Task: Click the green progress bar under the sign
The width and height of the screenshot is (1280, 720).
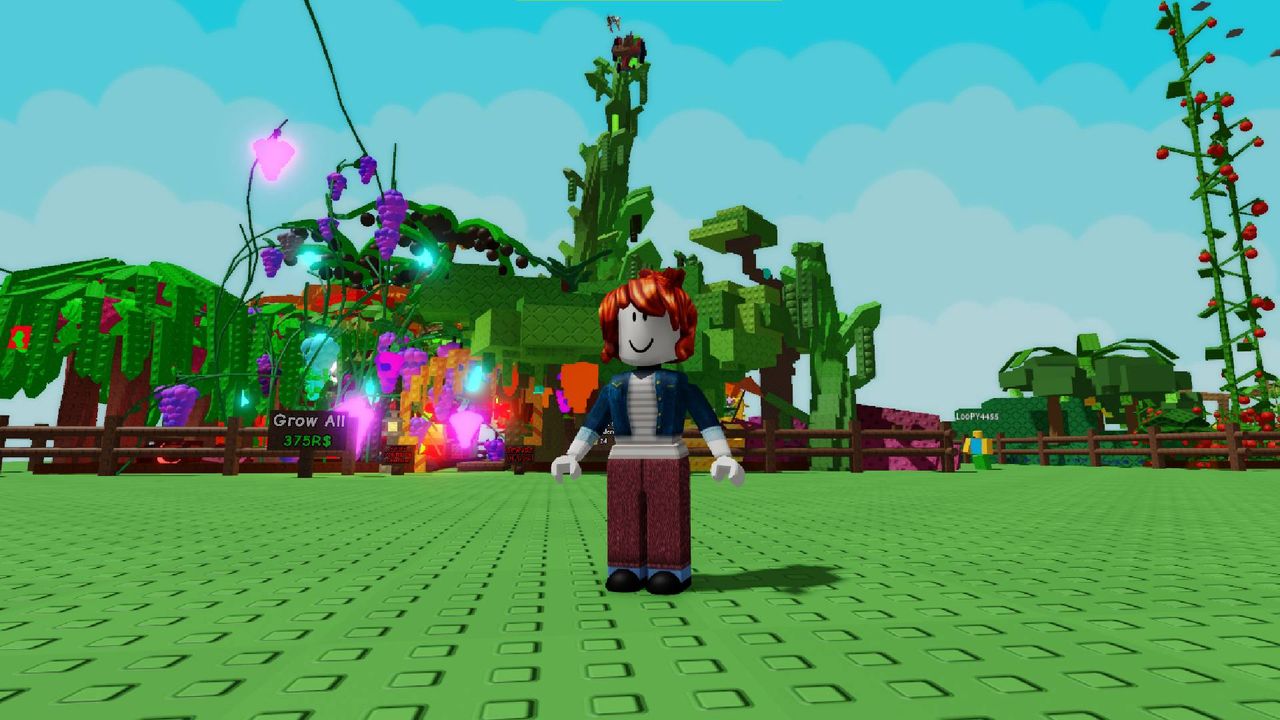Action: click(324, 460)
